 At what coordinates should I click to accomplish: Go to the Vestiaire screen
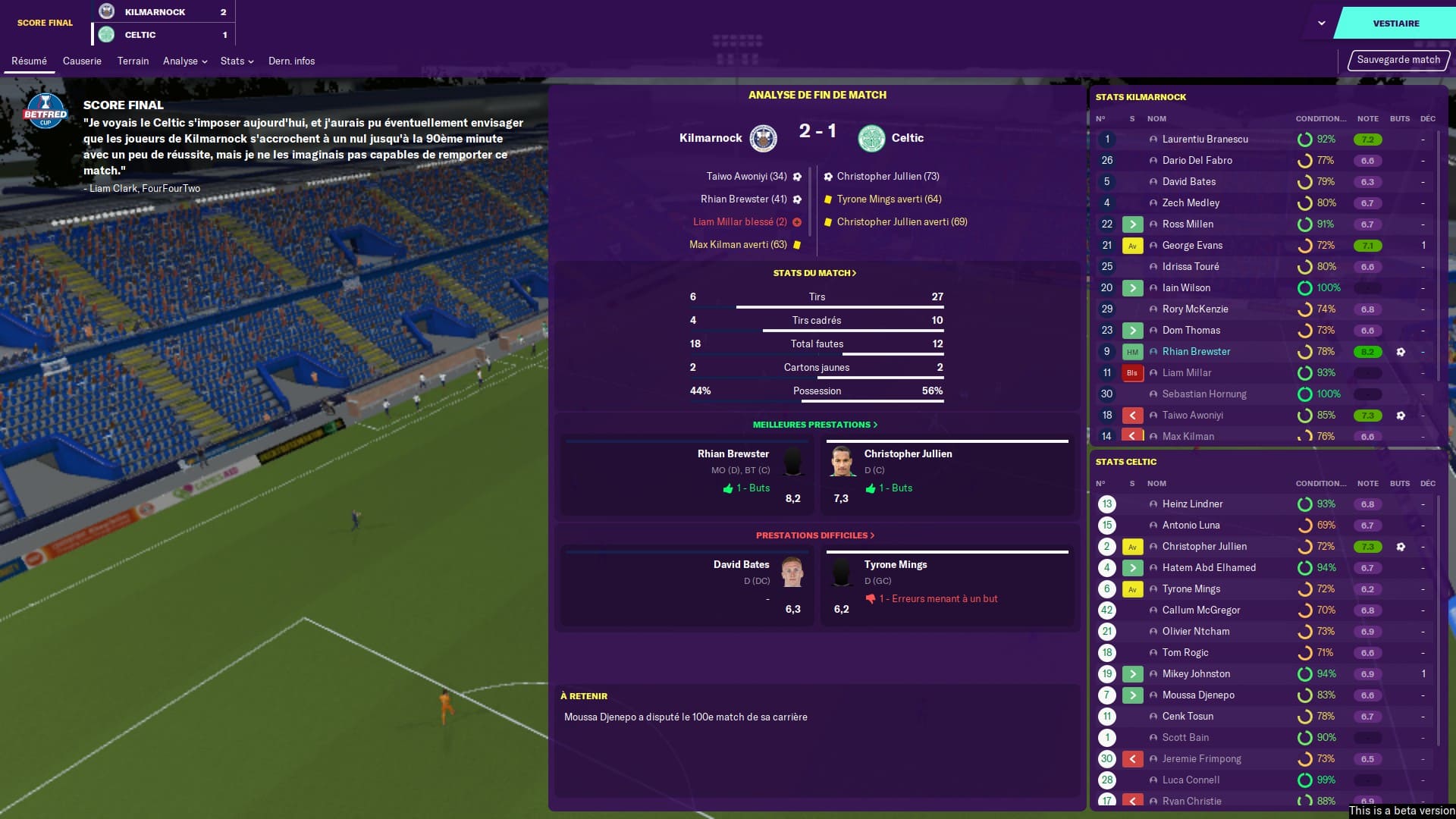tap(1395, 24)
